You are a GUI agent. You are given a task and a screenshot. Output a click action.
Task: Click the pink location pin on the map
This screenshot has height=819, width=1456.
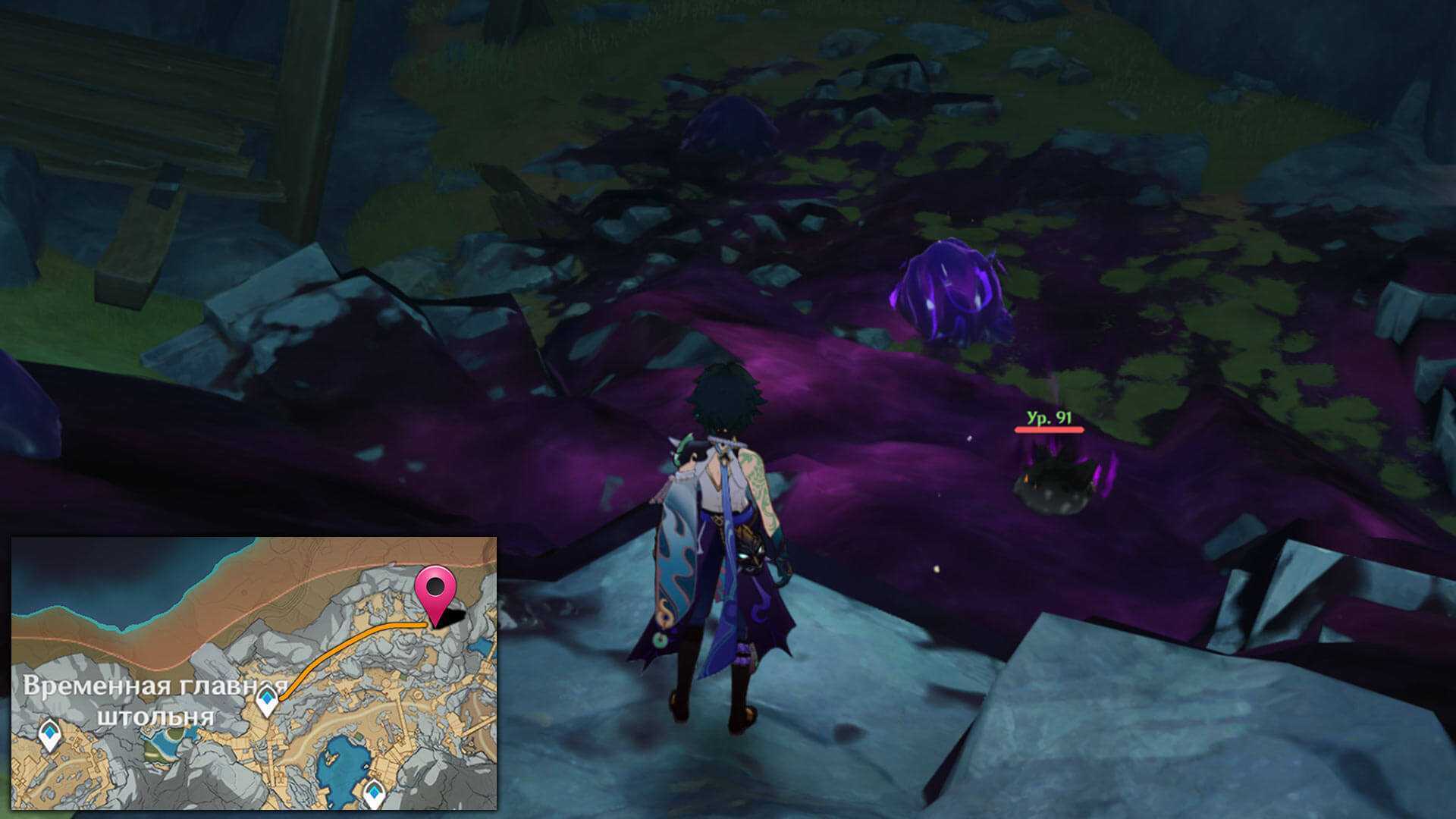pos(435,590)
